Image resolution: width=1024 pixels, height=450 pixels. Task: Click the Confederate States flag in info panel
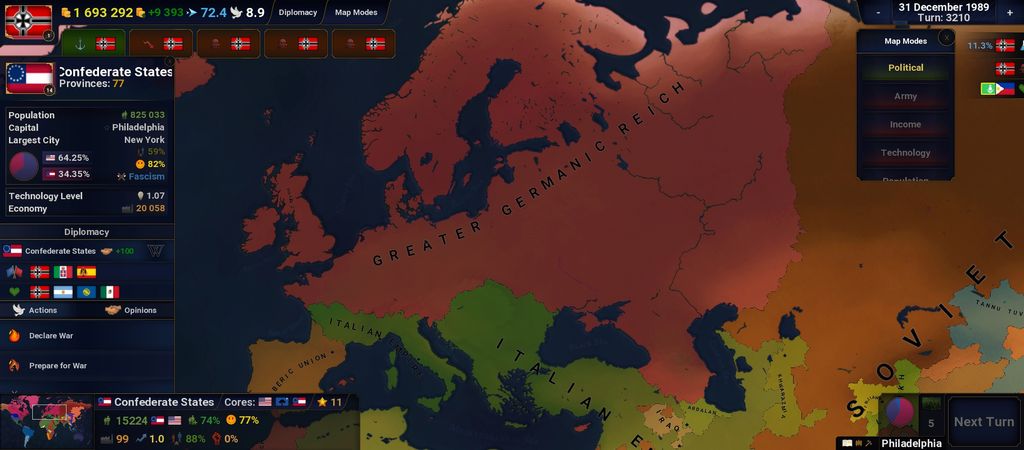(29, 78)
